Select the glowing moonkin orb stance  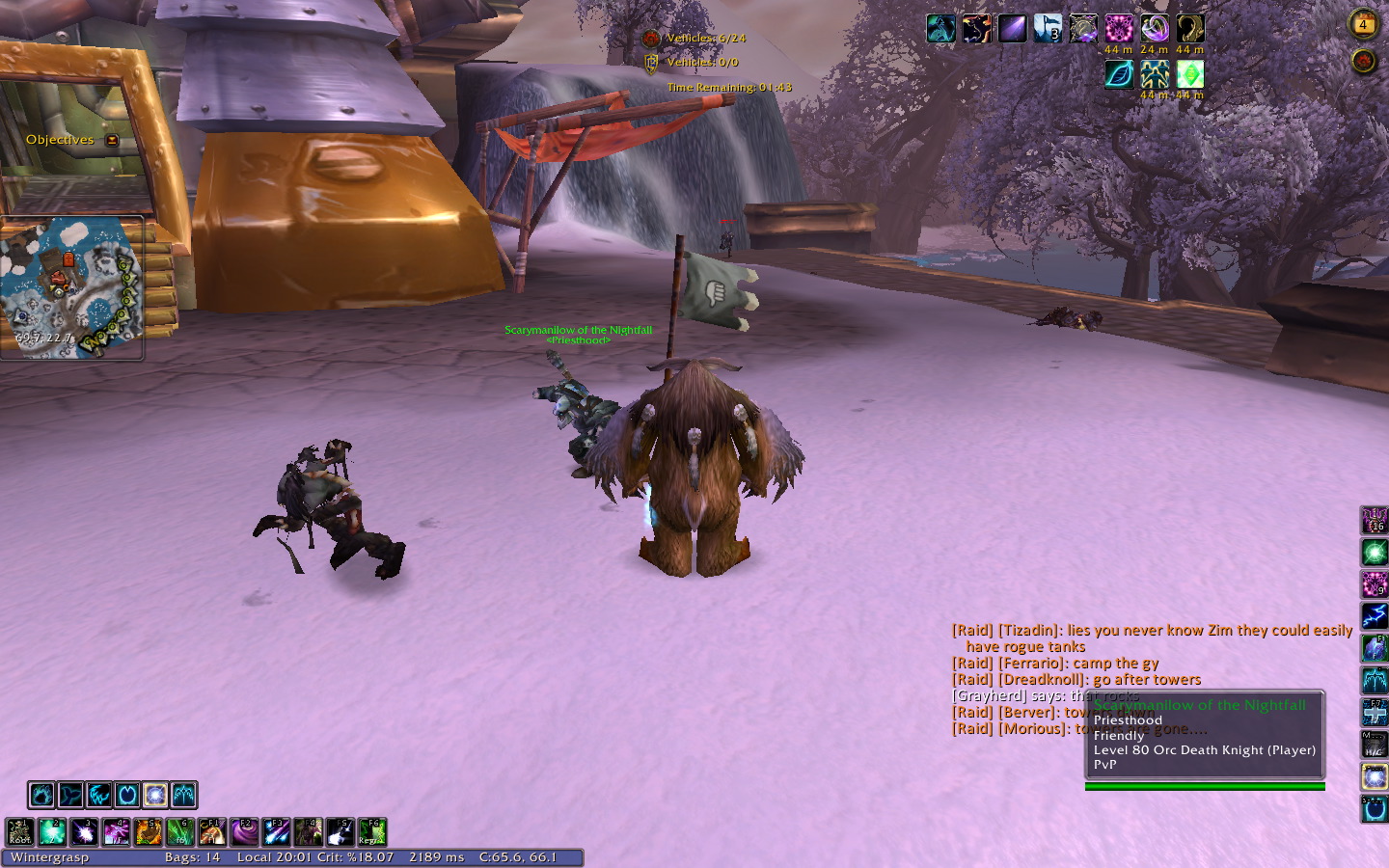(x=155, y=795)
